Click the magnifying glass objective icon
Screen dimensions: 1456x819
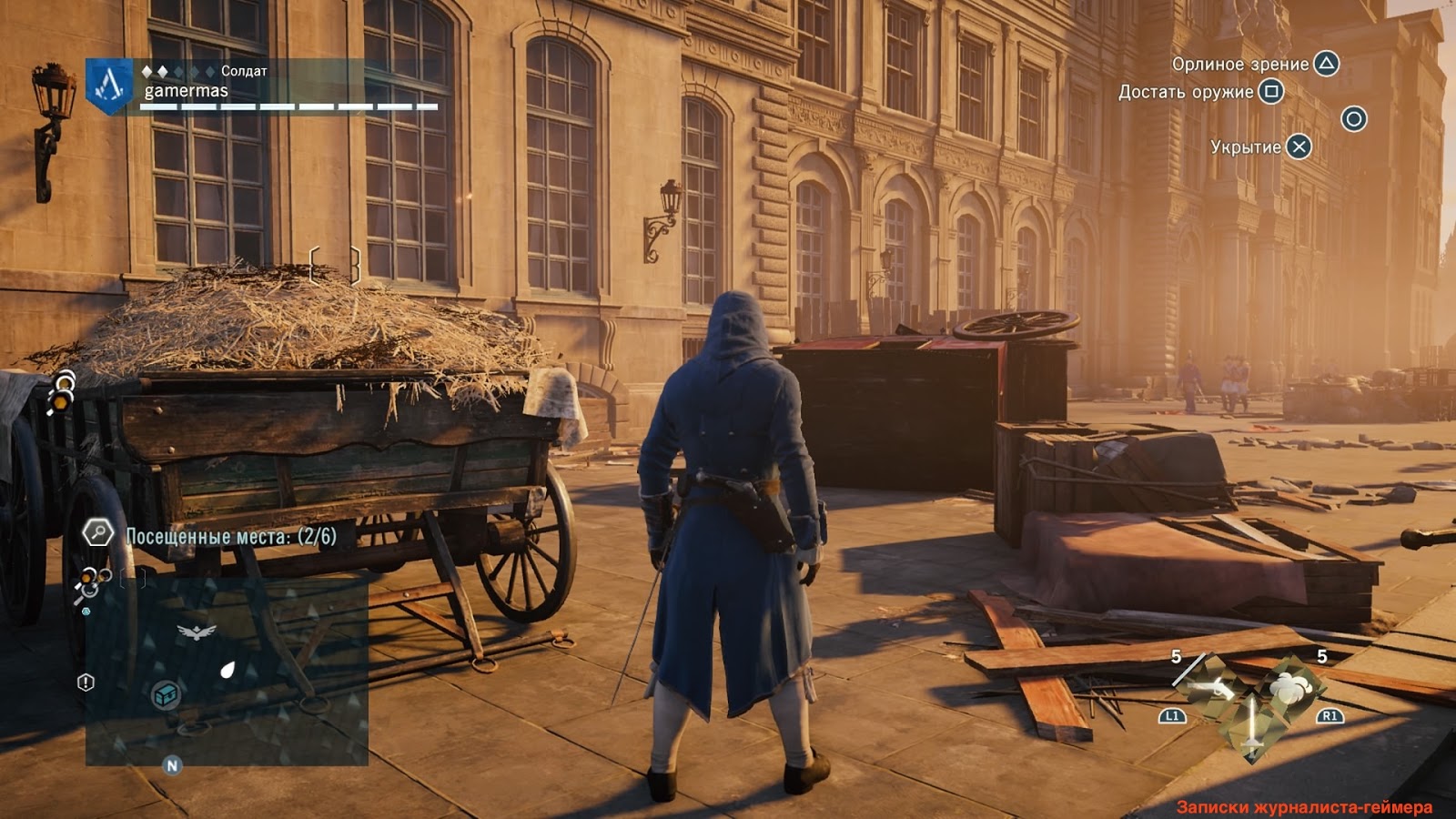[x=97, y=532]
